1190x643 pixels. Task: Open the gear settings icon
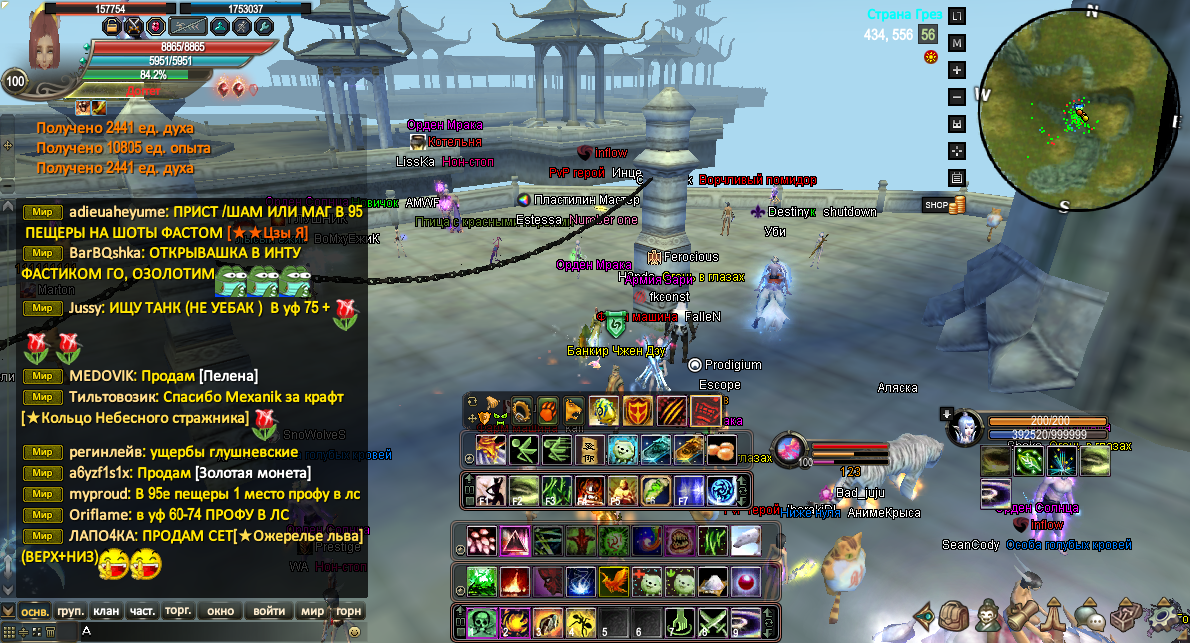1164,615
